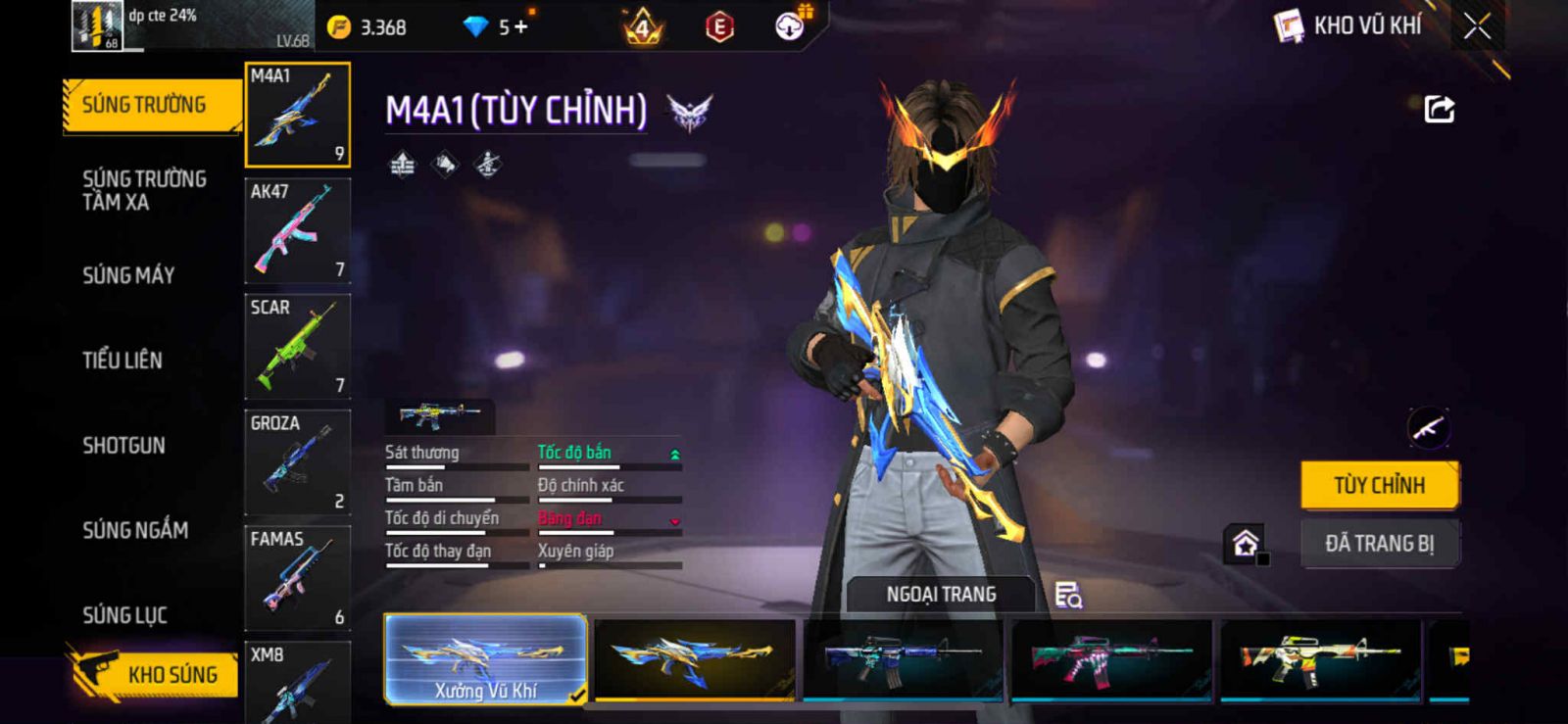Open the Tùy Chỉnh customization button
1568x724 pixels.
(x=1379, y=485)
